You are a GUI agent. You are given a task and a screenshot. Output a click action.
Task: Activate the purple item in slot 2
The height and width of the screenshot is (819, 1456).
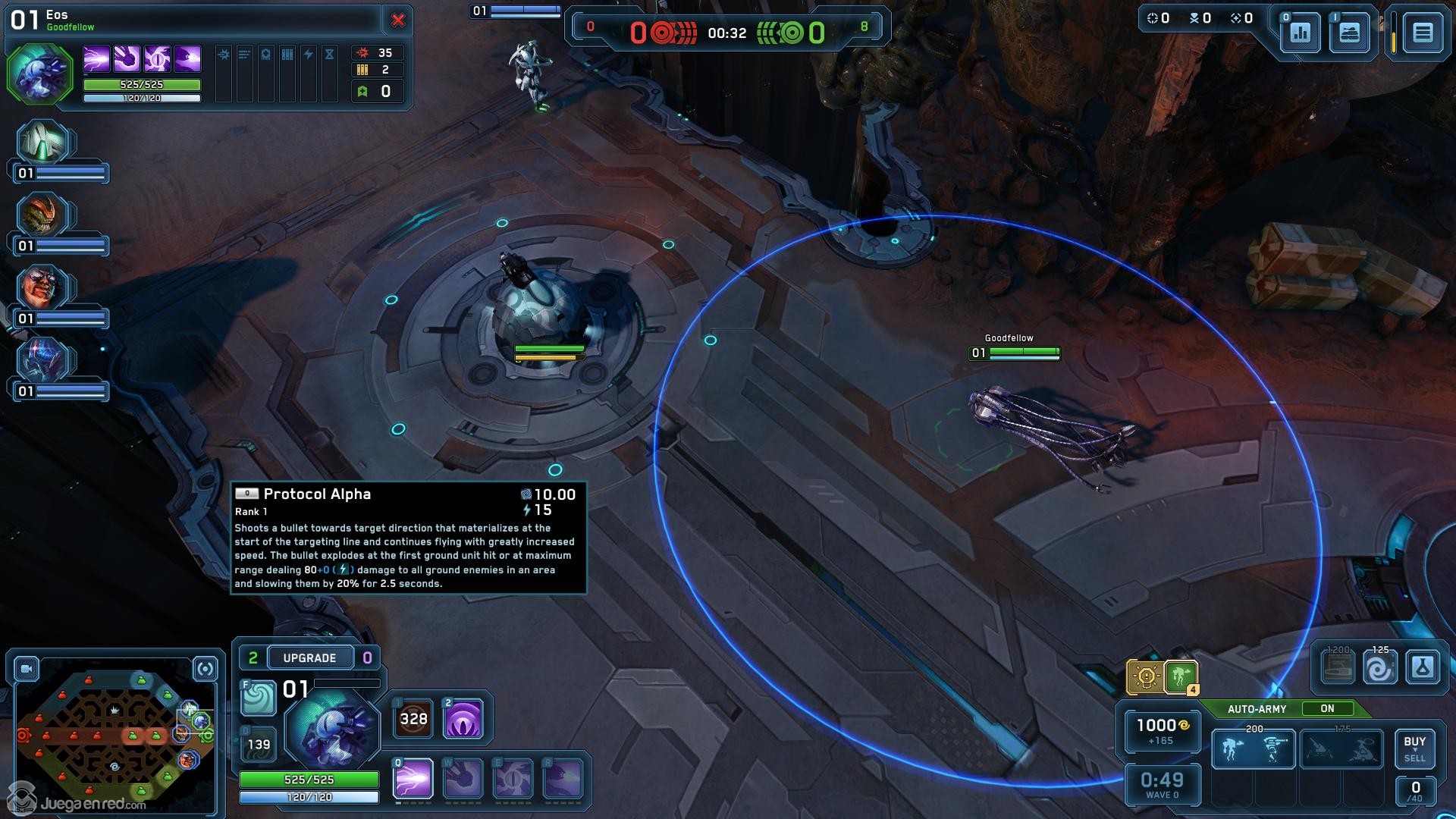[463, 718]
